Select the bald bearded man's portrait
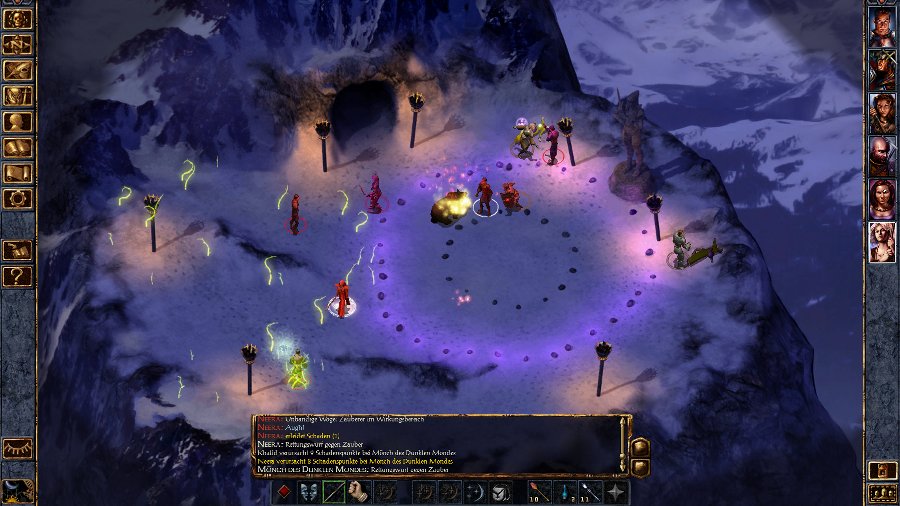 click(x=882, y=156)
